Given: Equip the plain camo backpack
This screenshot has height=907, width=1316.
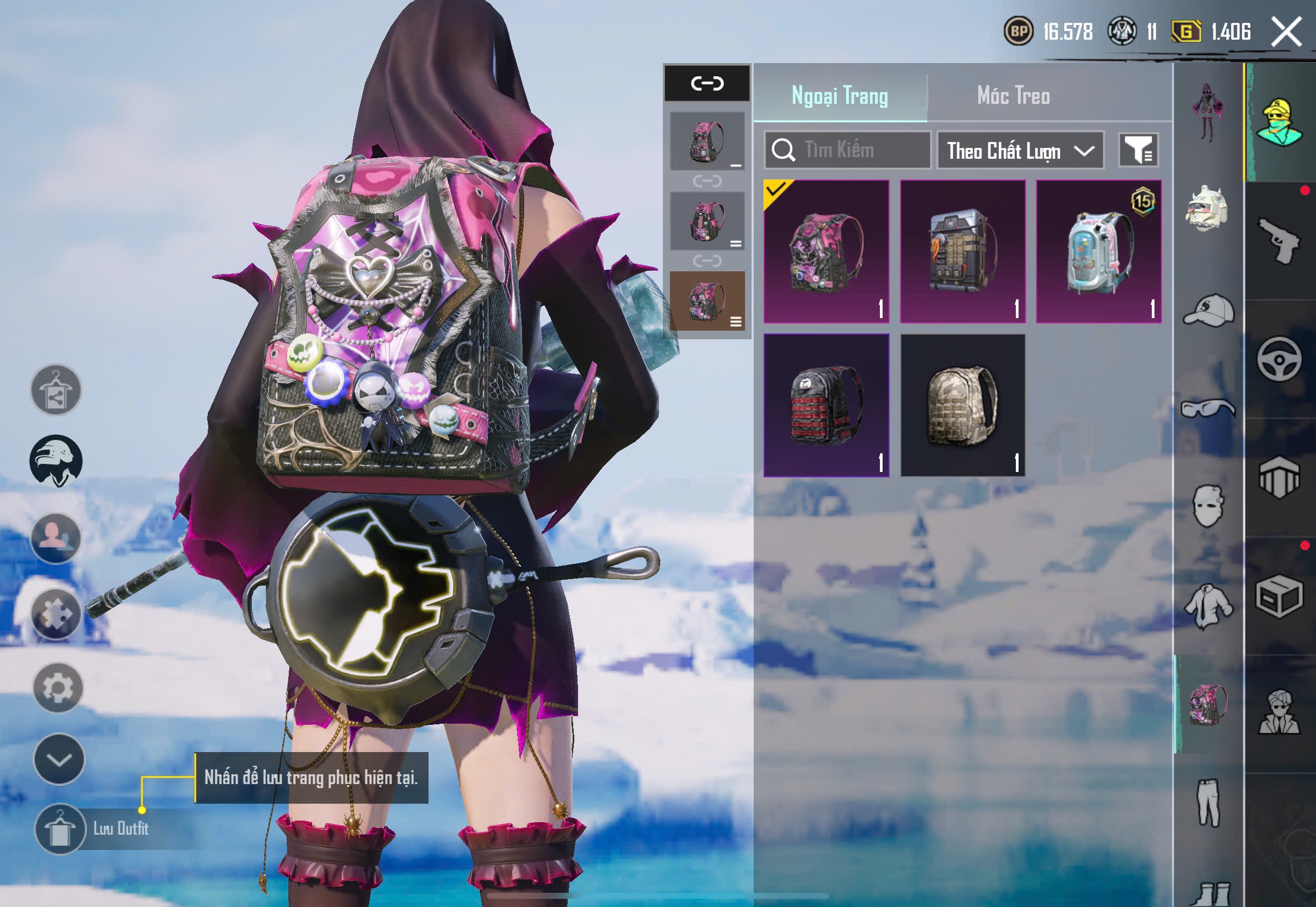Looking at the screenshot, I should point(963,405).
